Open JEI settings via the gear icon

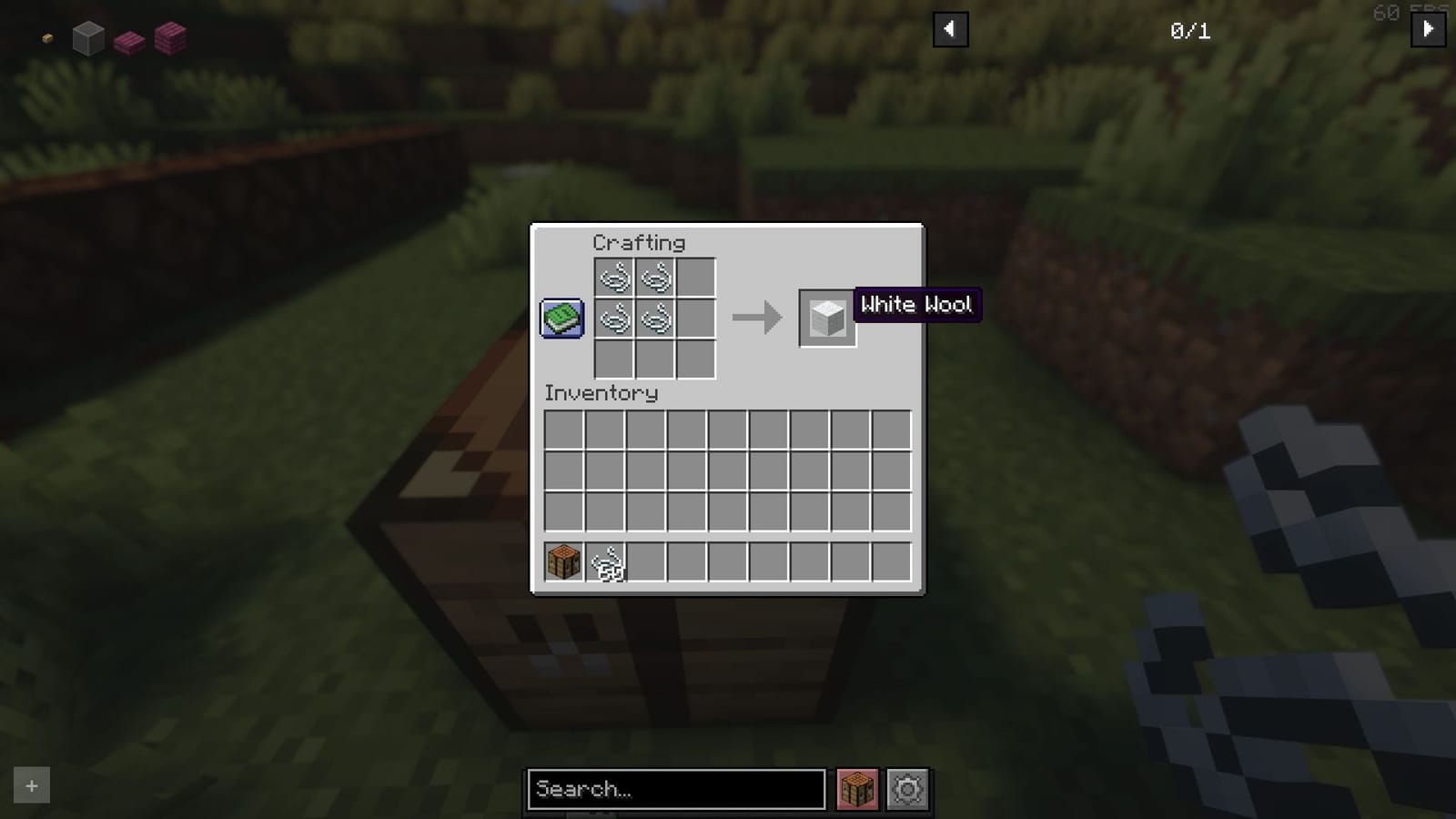pos(907,788)
